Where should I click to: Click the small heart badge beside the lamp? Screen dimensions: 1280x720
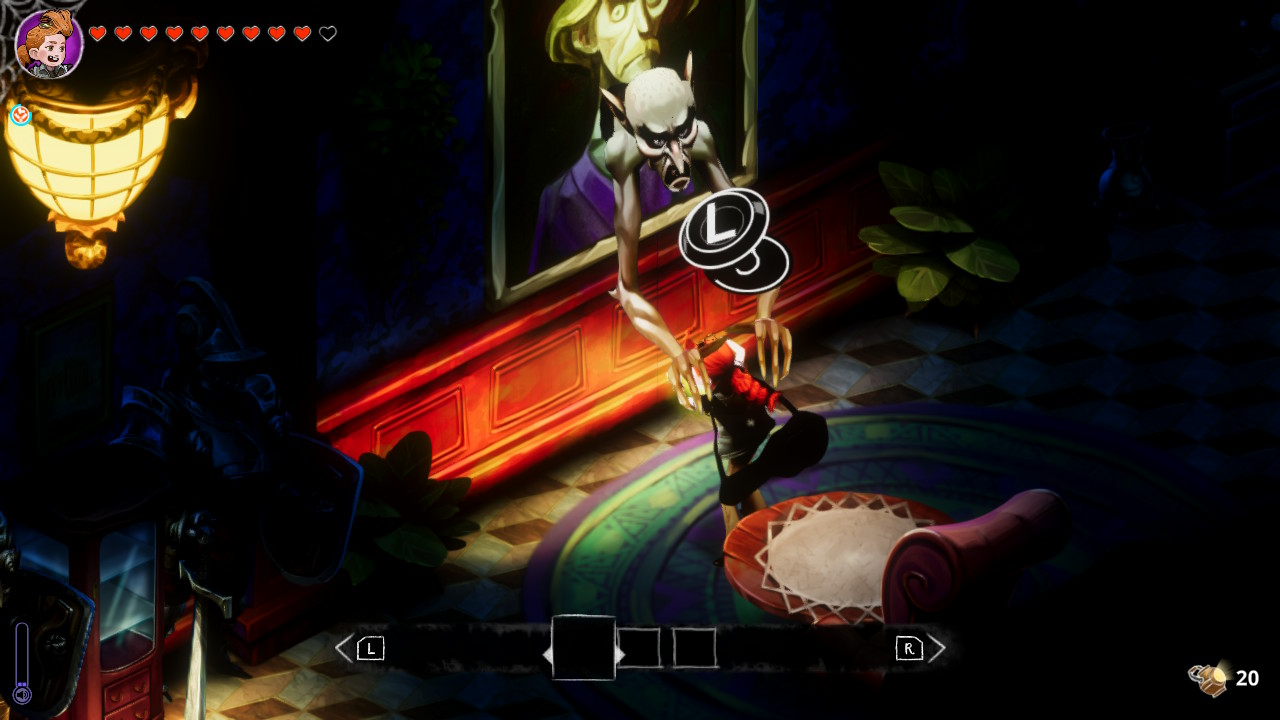click(20, 116)
